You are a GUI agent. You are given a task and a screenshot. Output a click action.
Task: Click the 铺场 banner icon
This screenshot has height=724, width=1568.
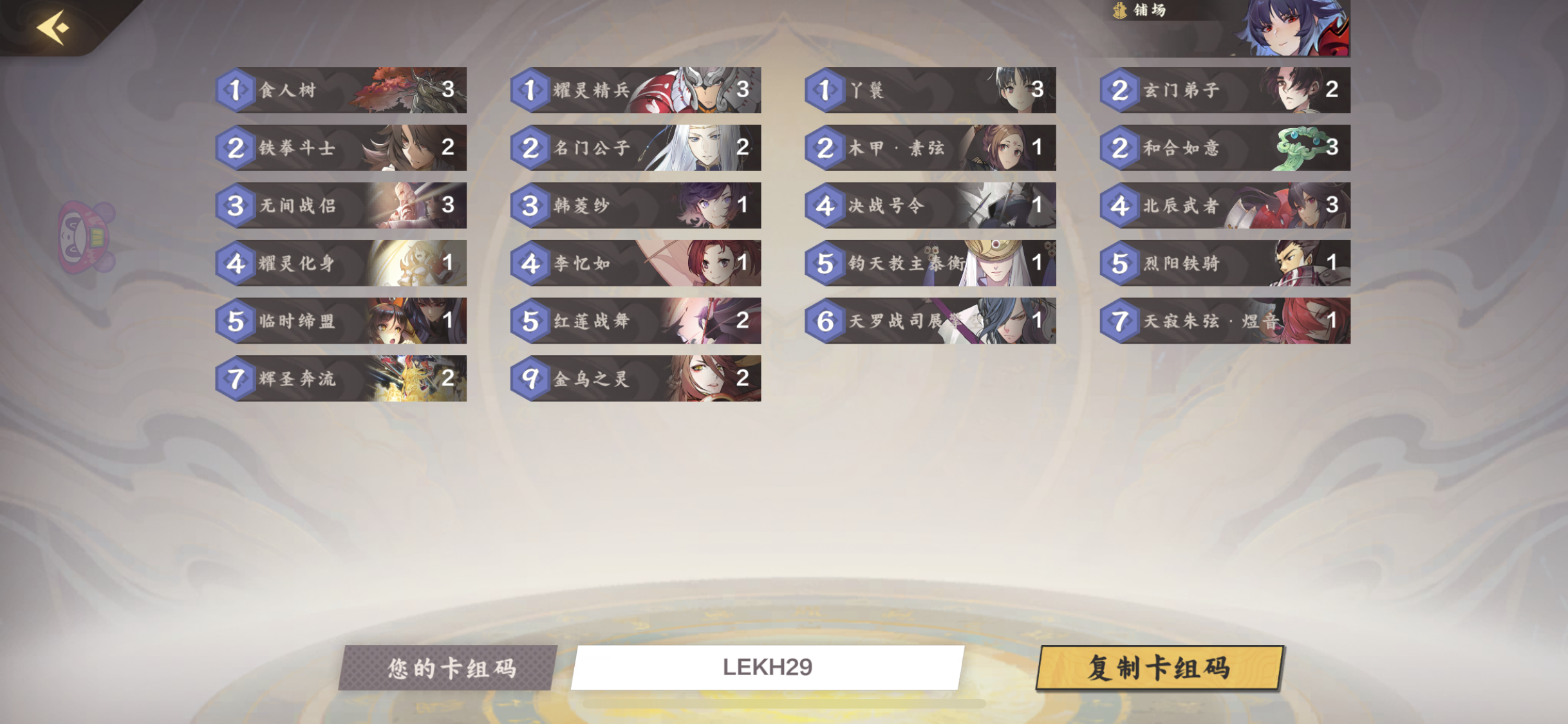click(x=1120, y=11)
